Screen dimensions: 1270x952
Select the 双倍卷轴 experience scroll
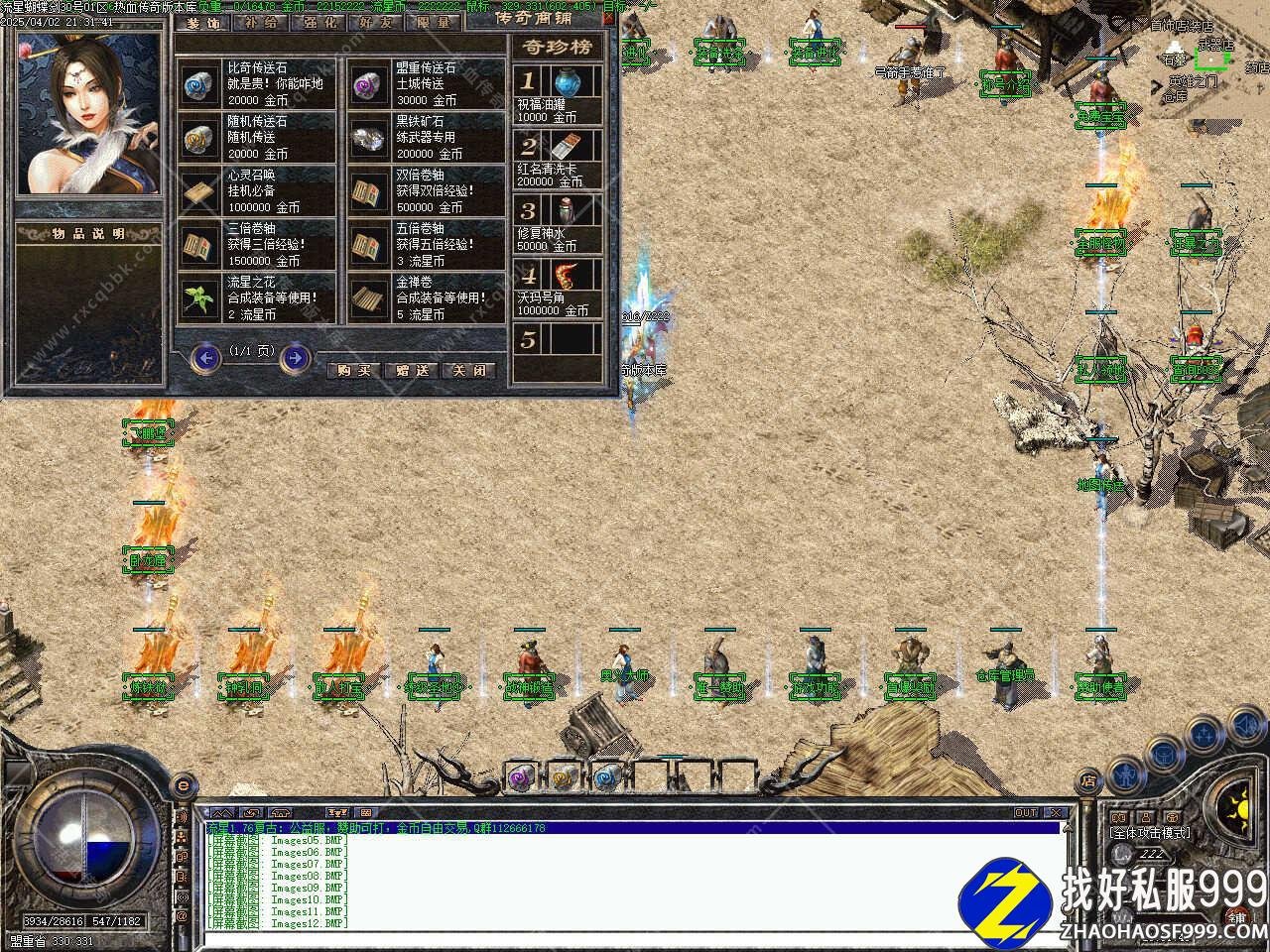pos(427,191)
